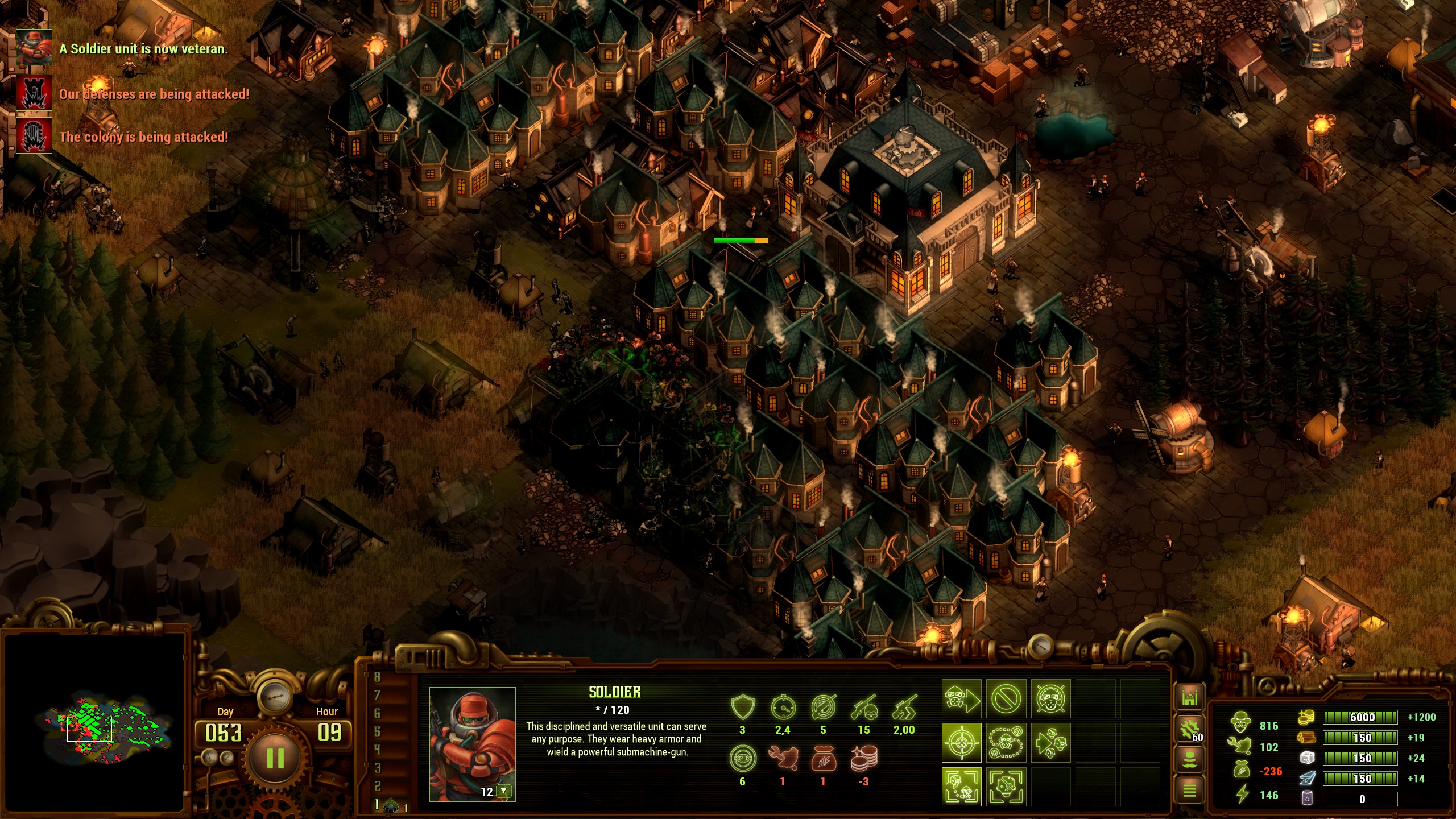1456x819 pixels.
Task: Click the gold storage capacity bar
Action: coord(1360,718)
